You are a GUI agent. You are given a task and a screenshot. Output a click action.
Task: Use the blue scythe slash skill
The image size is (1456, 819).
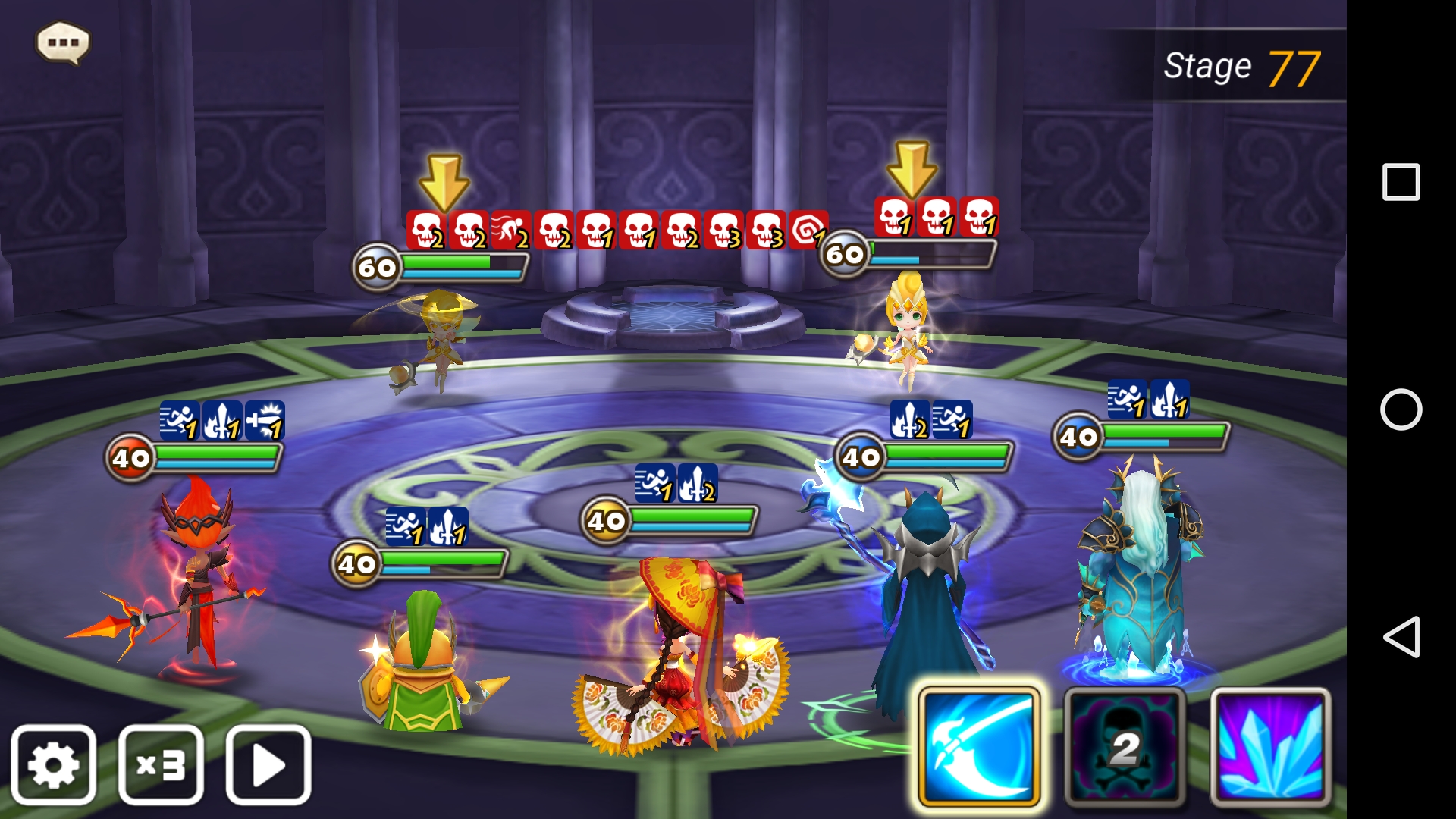pos(978,747)
